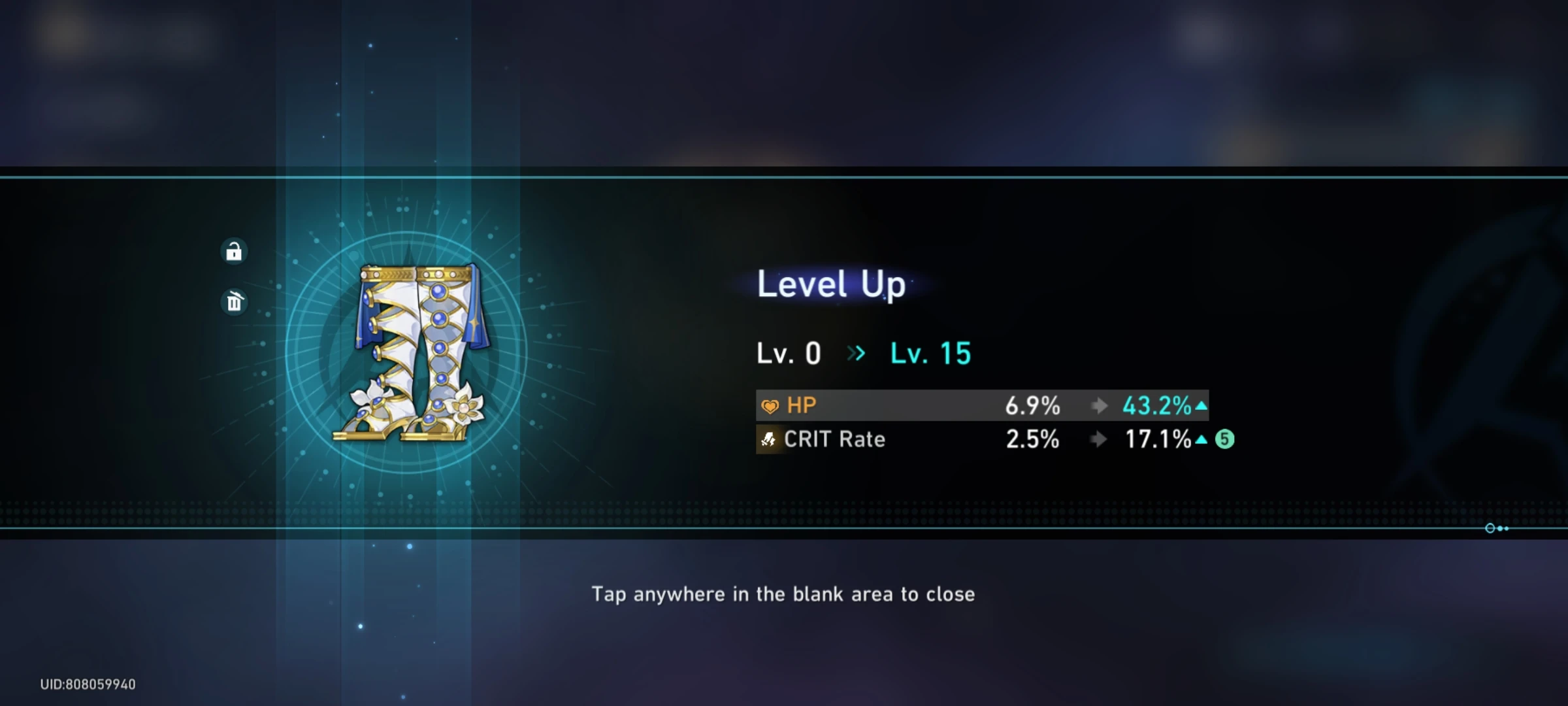Image resolution: width=1568 pixels, height=706 pixels.
Task: Click the unlock padlock icon
Action: coord(235,251)
